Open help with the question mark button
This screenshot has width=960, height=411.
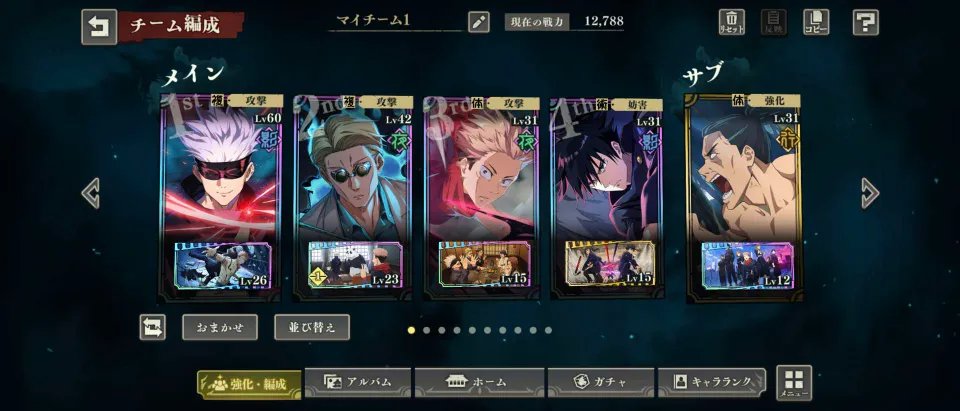coord(866,22)
